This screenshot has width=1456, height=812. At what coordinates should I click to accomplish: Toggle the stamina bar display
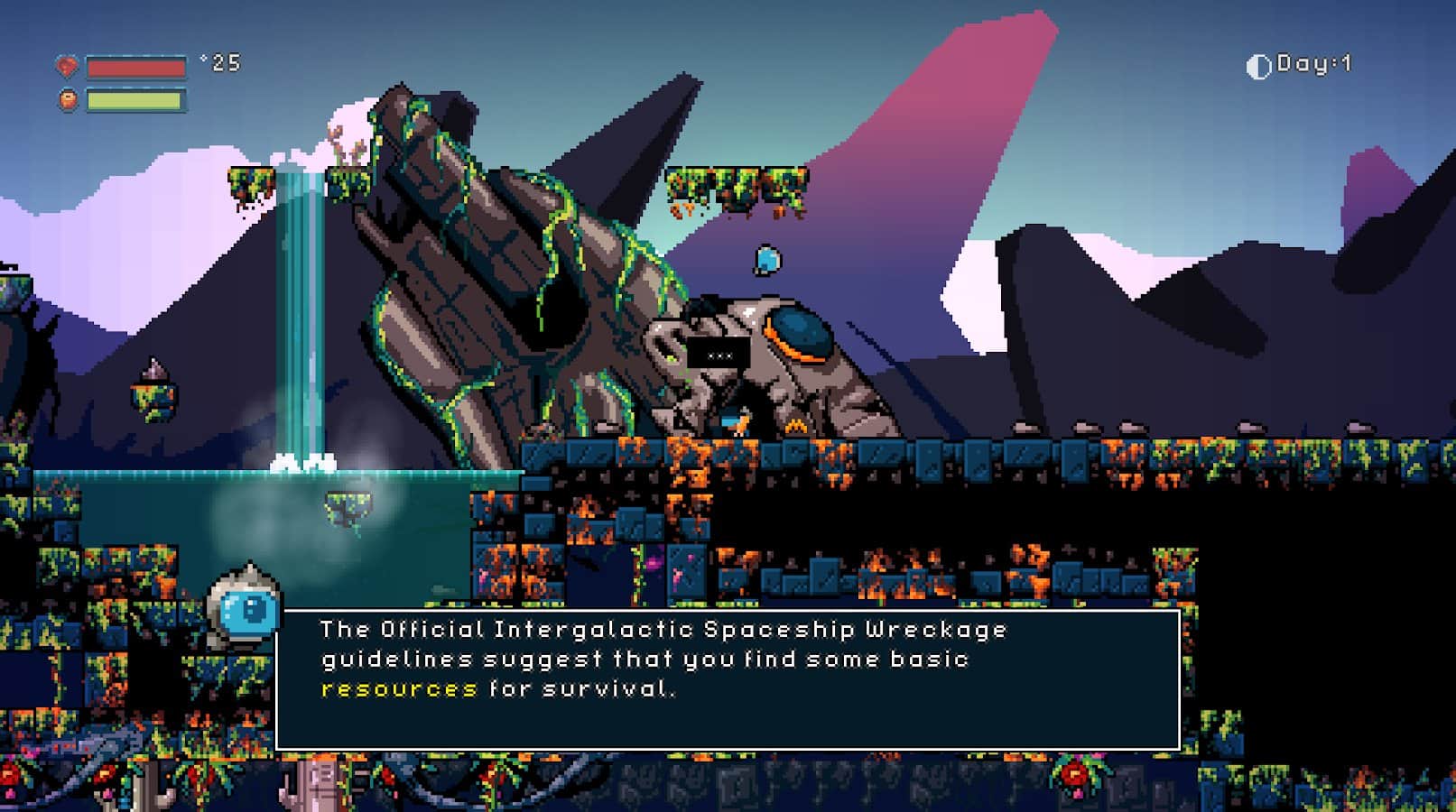pyautogui.click(x=135, y=99)
